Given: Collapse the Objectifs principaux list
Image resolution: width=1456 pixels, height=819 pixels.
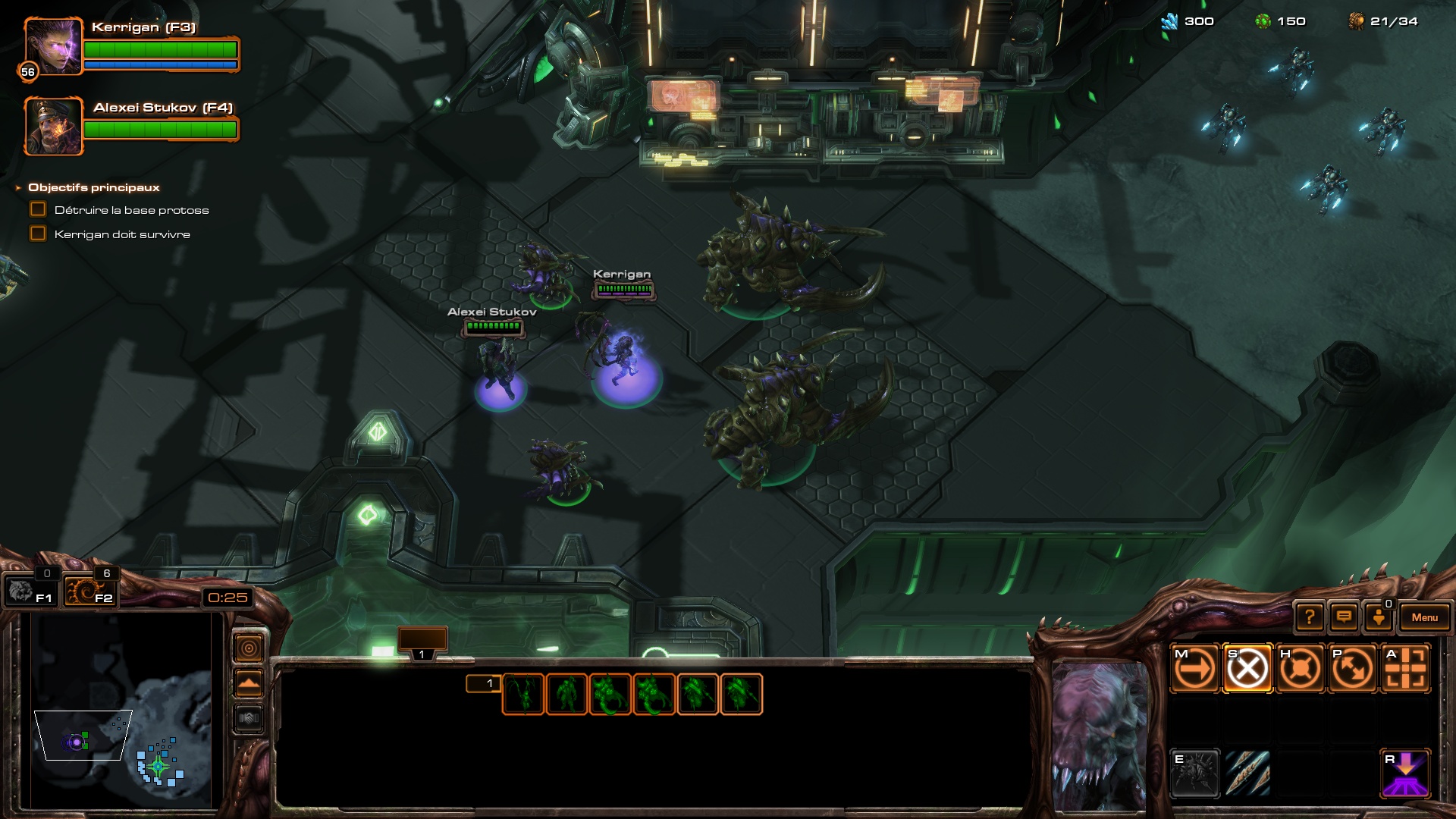Looking at the screenshot, I should pos(18,187).
